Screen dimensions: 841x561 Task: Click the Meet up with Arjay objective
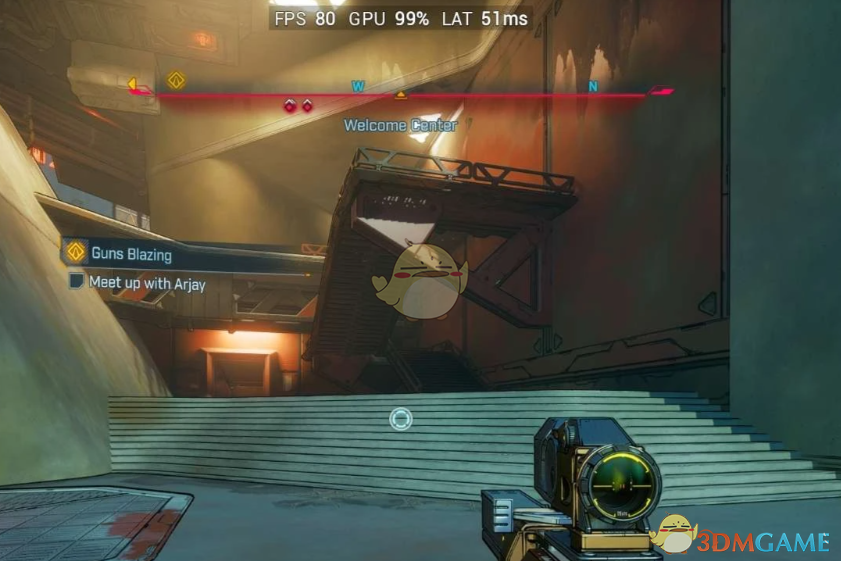146,283
